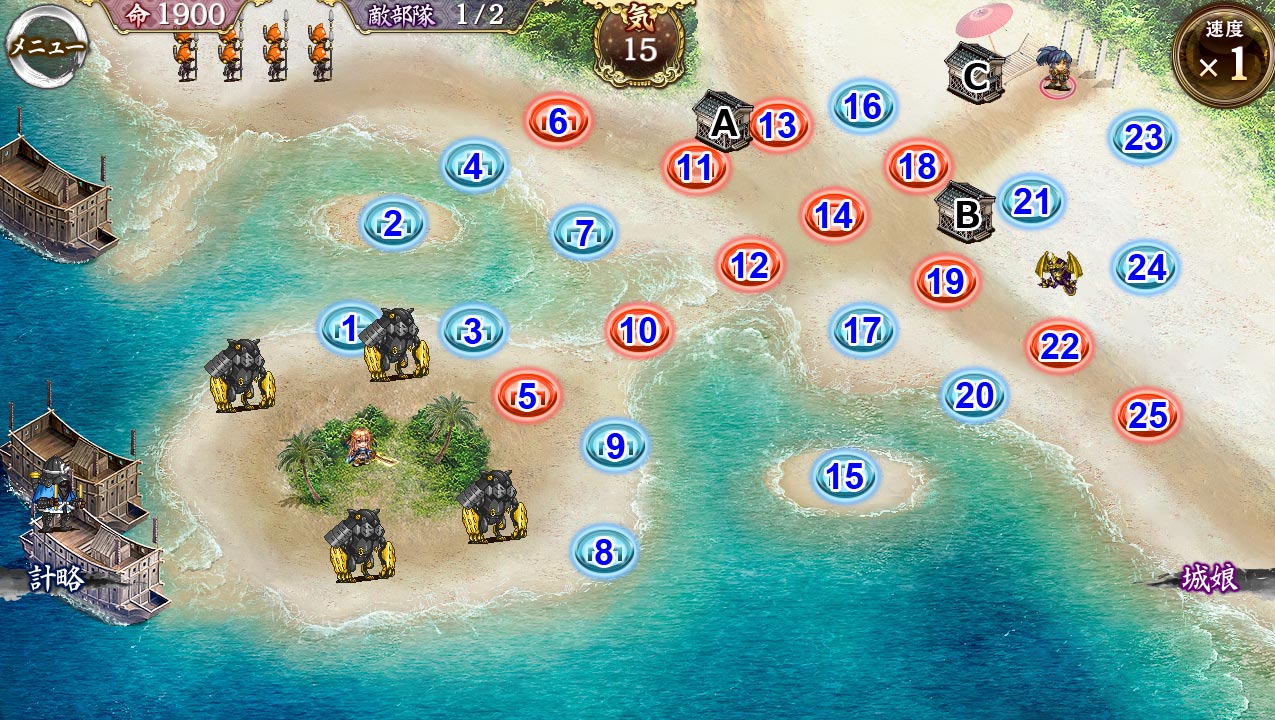
Task: Choose blue deployment slot 16
Action: coord(863,107)
